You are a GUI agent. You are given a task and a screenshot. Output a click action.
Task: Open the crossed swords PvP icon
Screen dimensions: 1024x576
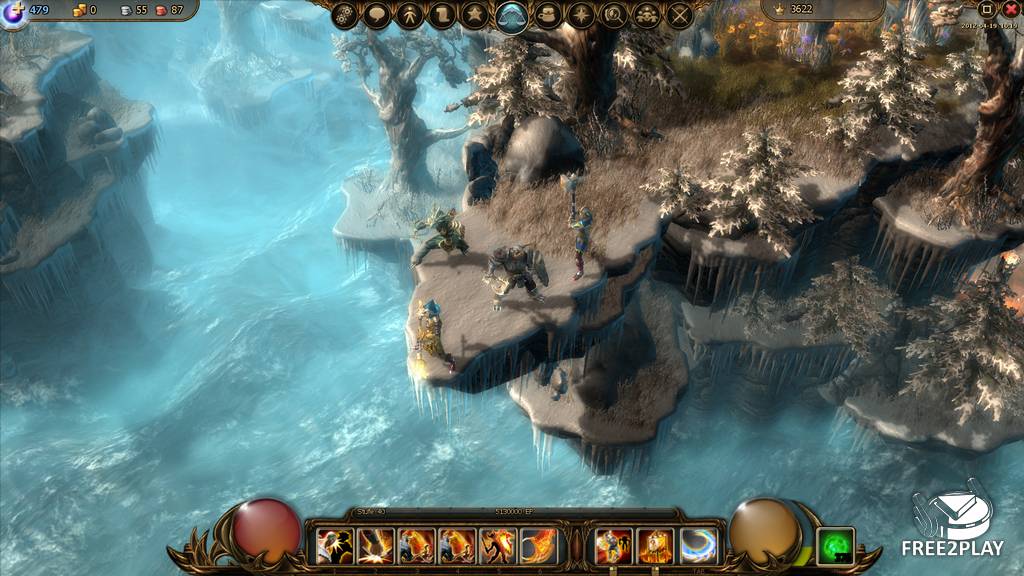click(x=680, y=15)
